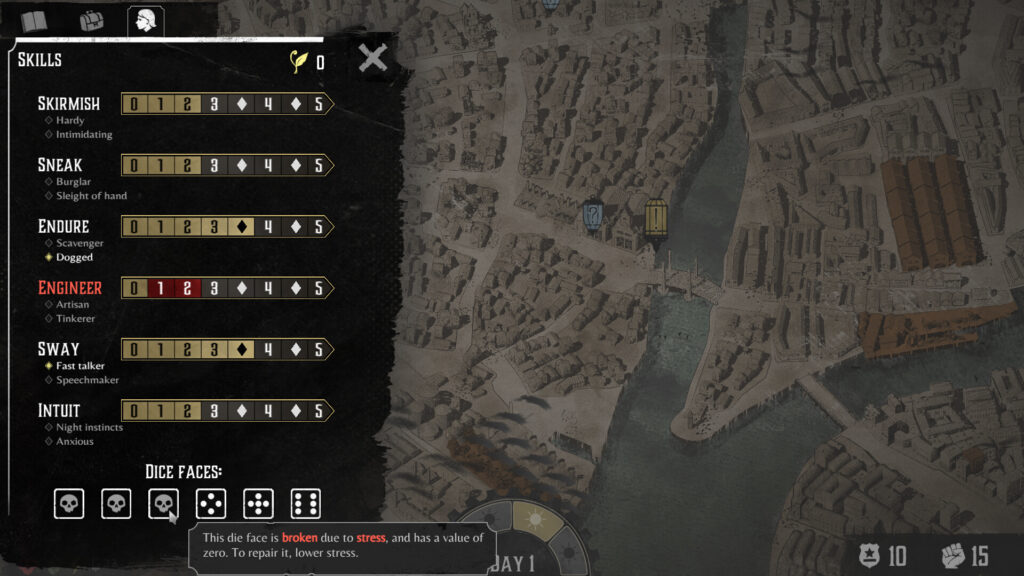Pick the Sway skill bar

(x=227, y=350)
